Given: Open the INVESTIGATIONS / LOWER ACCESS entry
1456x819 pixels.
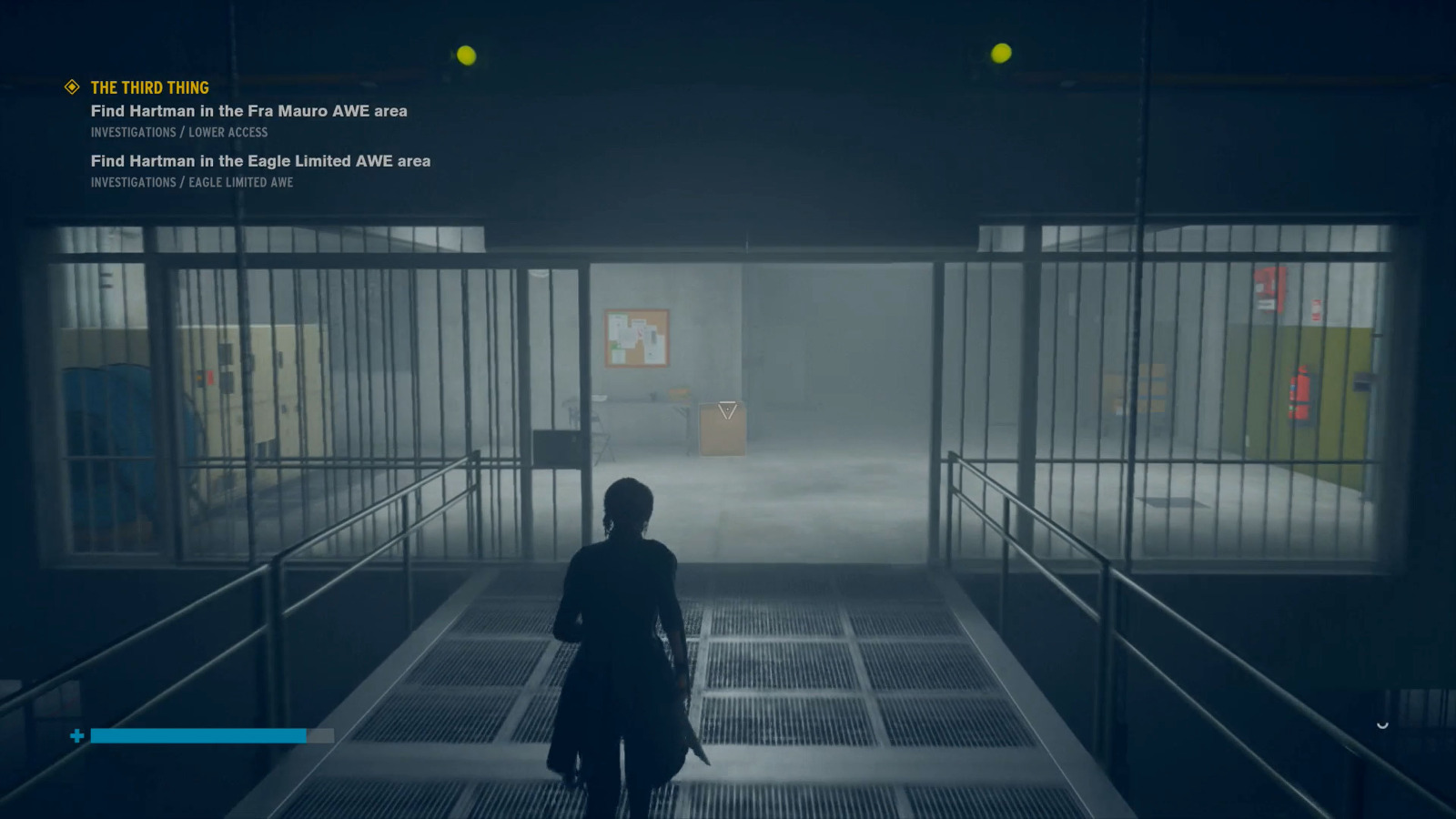Looking at the screenshot, I should (177, 132).
